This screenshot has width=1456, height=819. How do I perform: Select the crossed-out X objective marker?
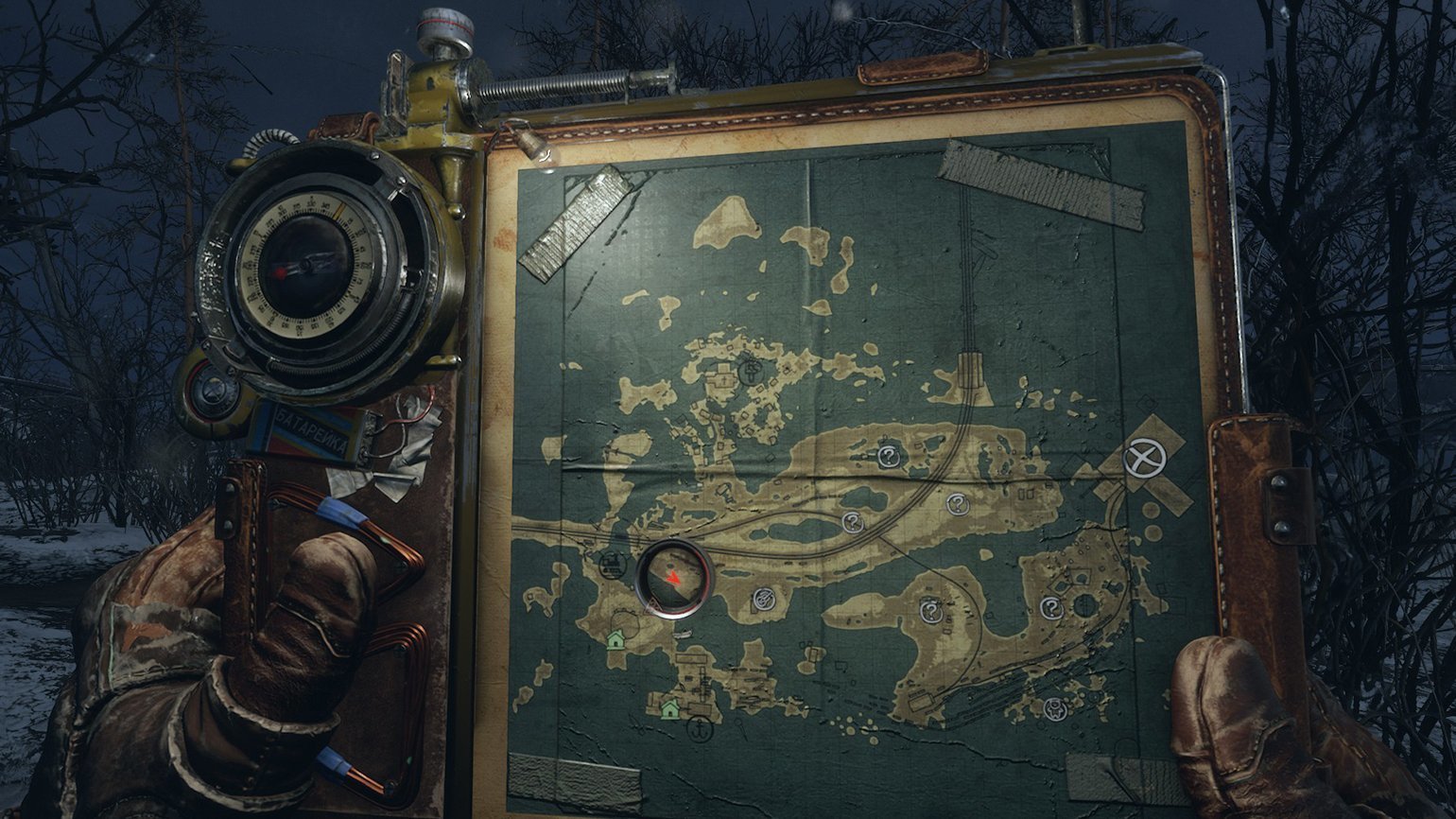pos(1144,461)
